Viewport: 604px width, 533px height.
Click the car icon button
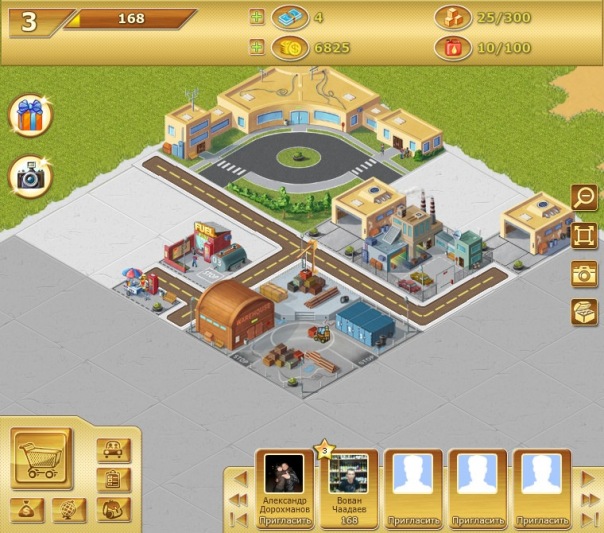pyautogui.click(x=114, y=450)
